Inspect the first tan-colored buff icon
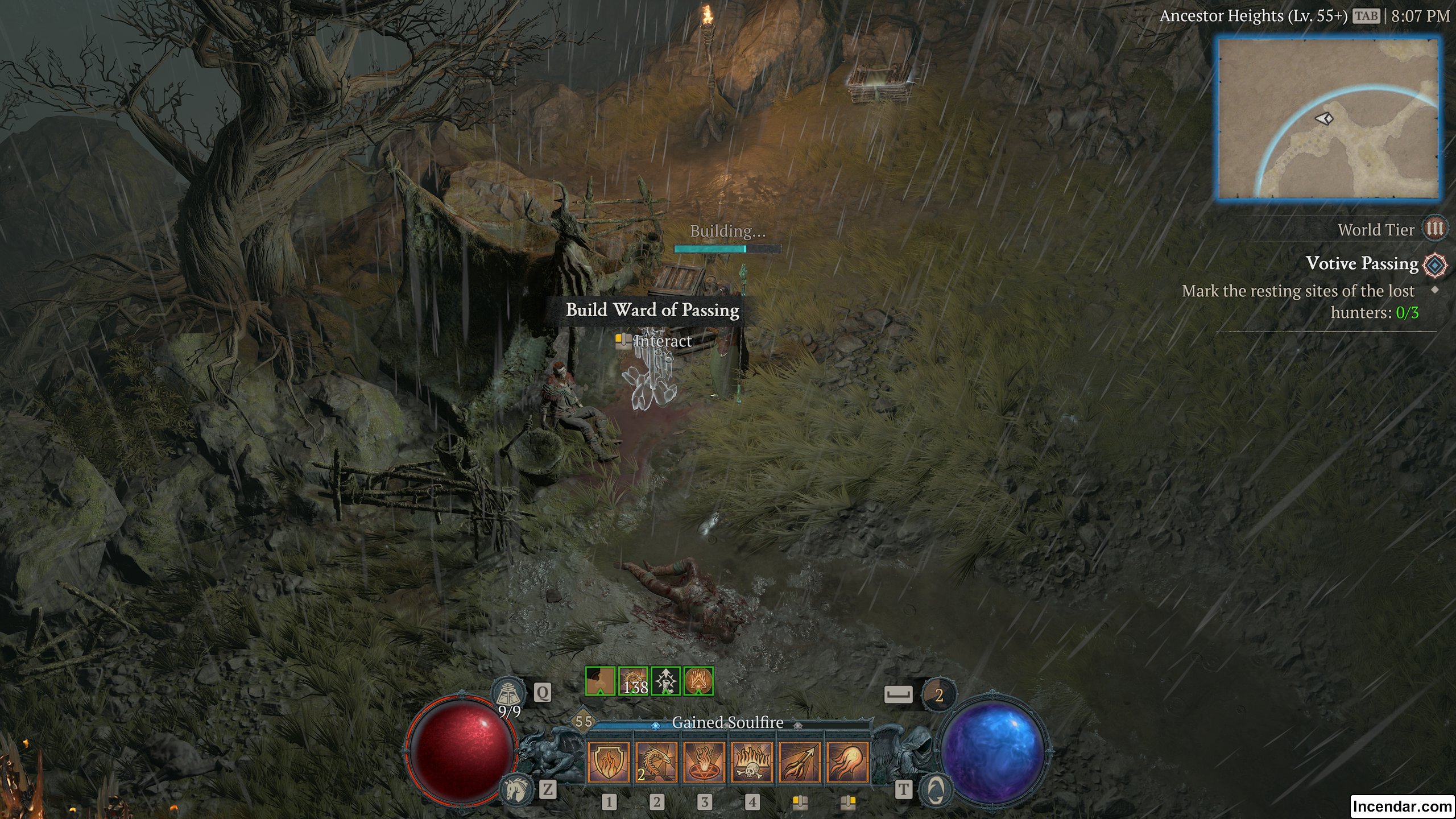This screenshot has height=819, width=1456. coord(601,681)
